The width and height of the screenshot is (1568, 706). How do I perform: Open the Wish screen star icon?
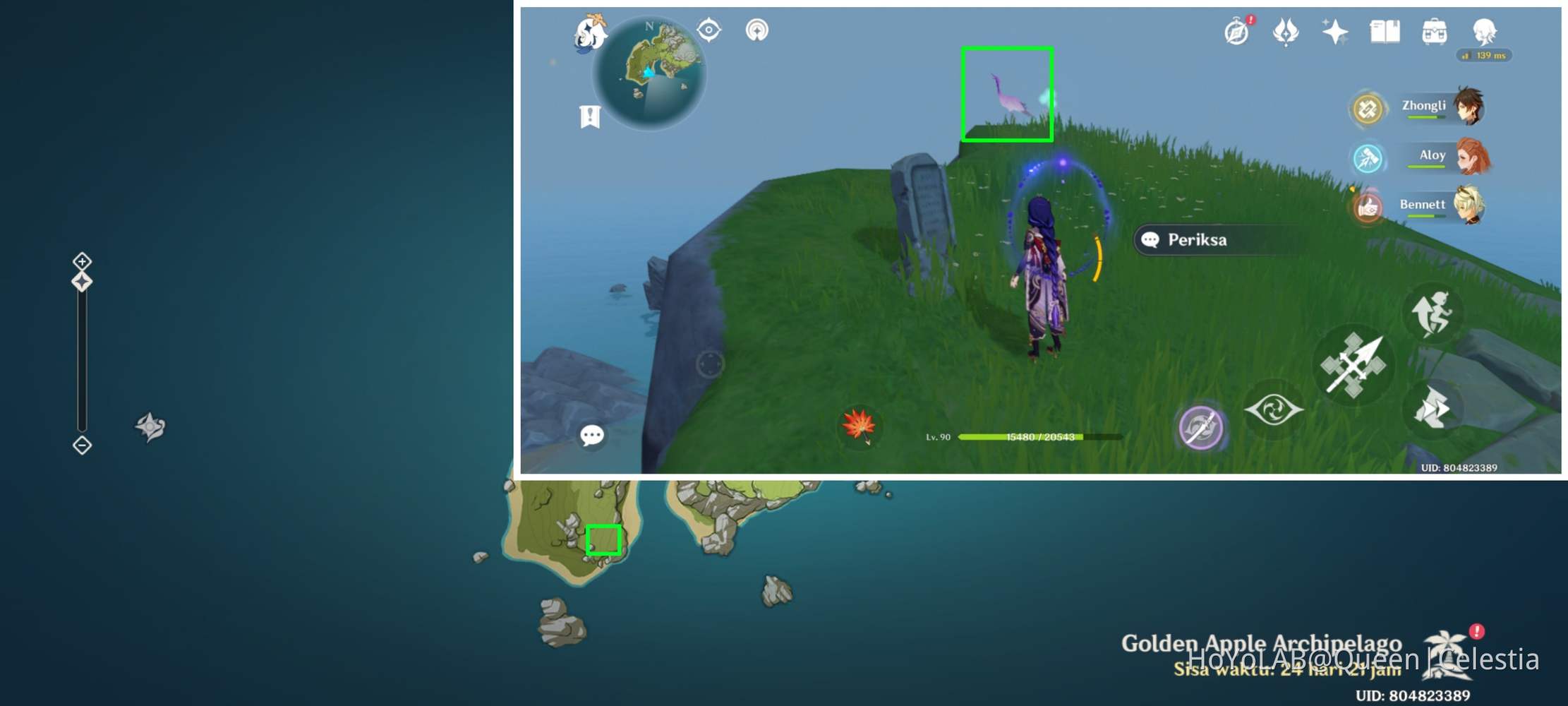pos(1336,32)
